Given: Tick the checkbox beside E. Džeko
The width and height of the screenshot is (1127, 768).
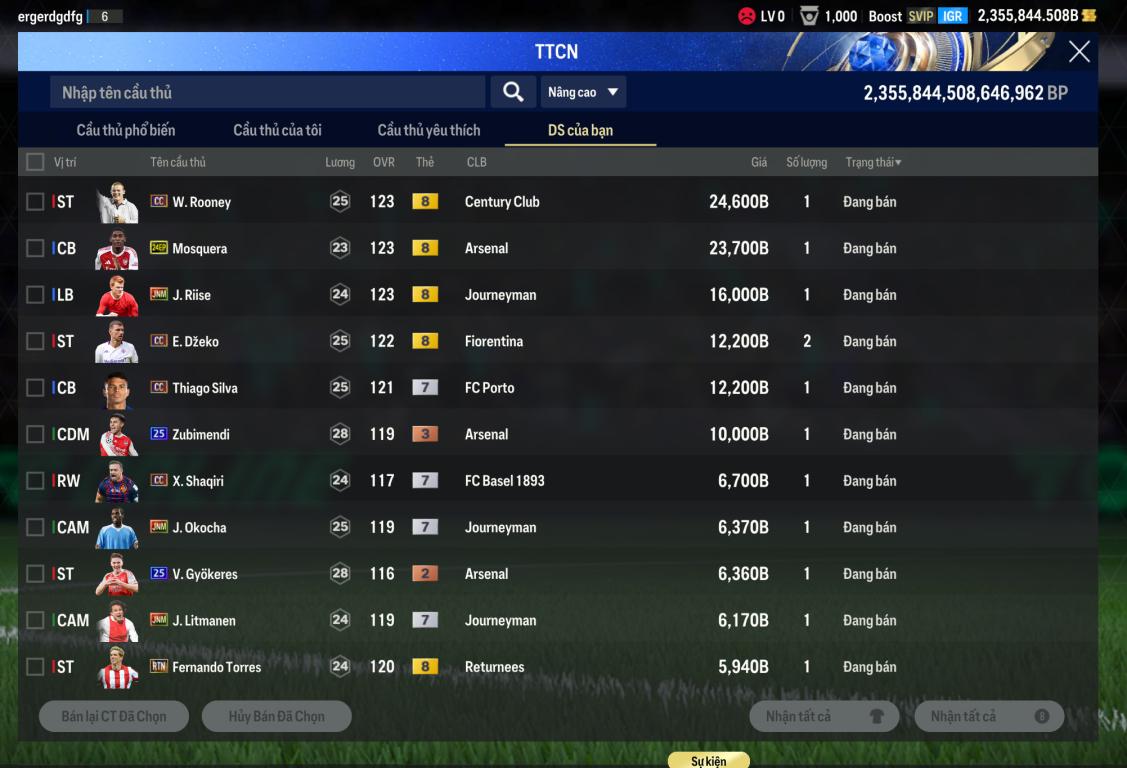Looking at the screenshot, I should (x=35, y=341).
